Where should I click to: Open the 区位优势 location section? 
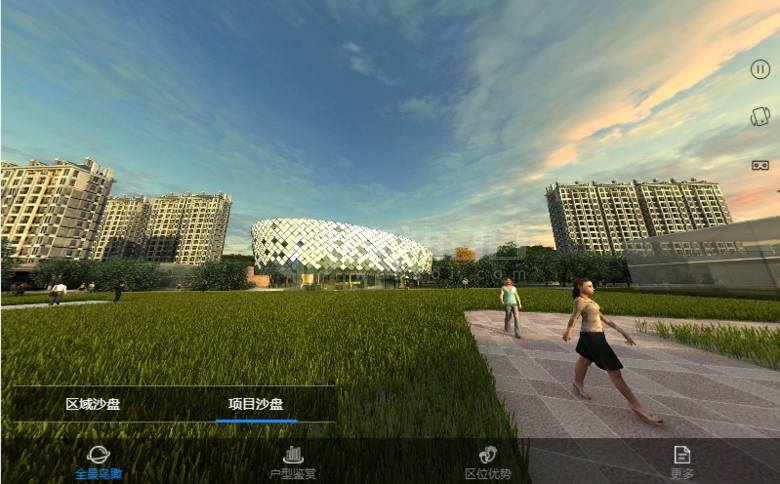pos(488,462)
